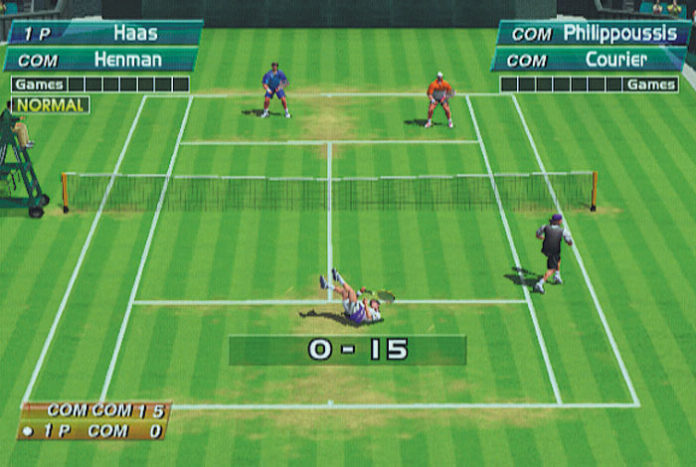
Task: Click the NORMAL difficulty badge
Action: (x=50, y=104)
